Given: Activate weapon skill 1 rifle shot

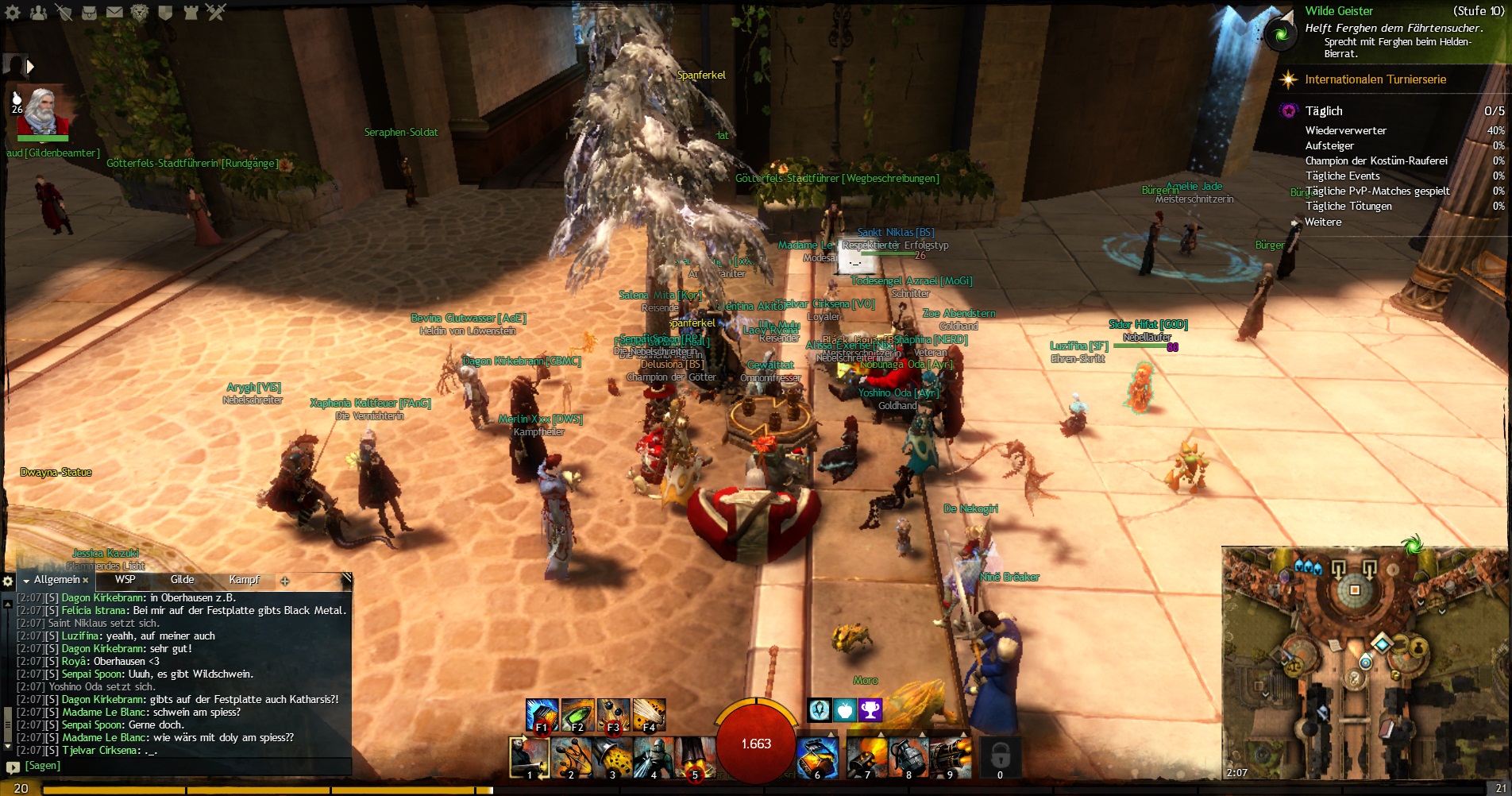Looking at the screenshot, I should pos(529,757).
